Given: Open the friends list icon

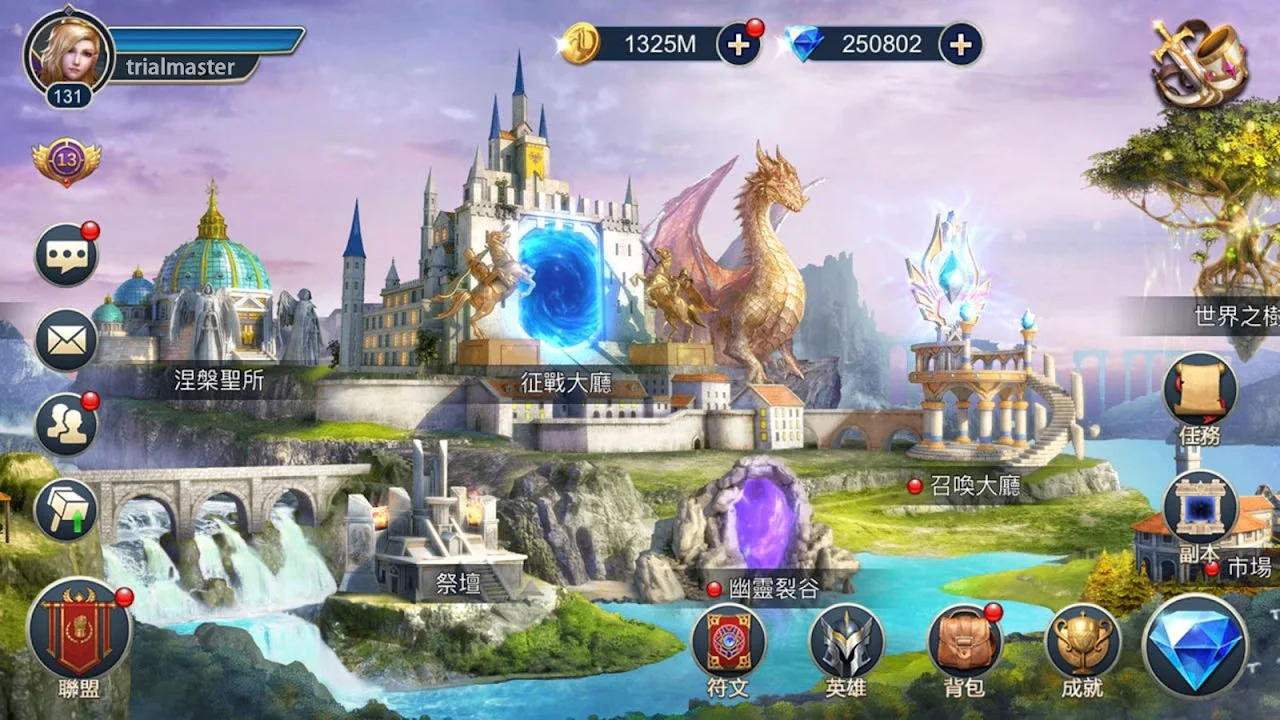Looking at the screenshot, I should point(66,424).
